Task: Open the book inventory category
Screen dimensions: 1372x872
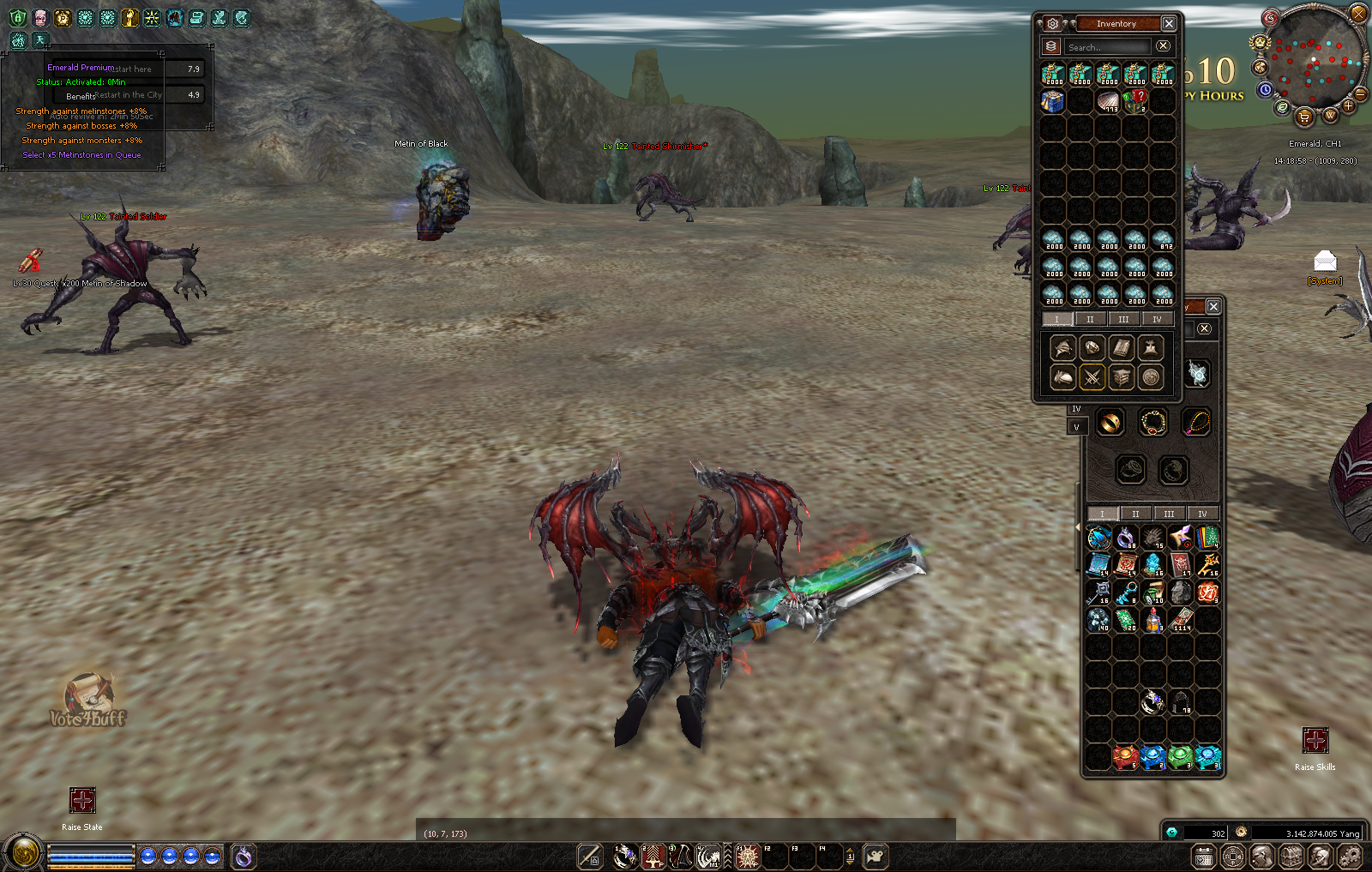Action: (x=1121, y=348)
